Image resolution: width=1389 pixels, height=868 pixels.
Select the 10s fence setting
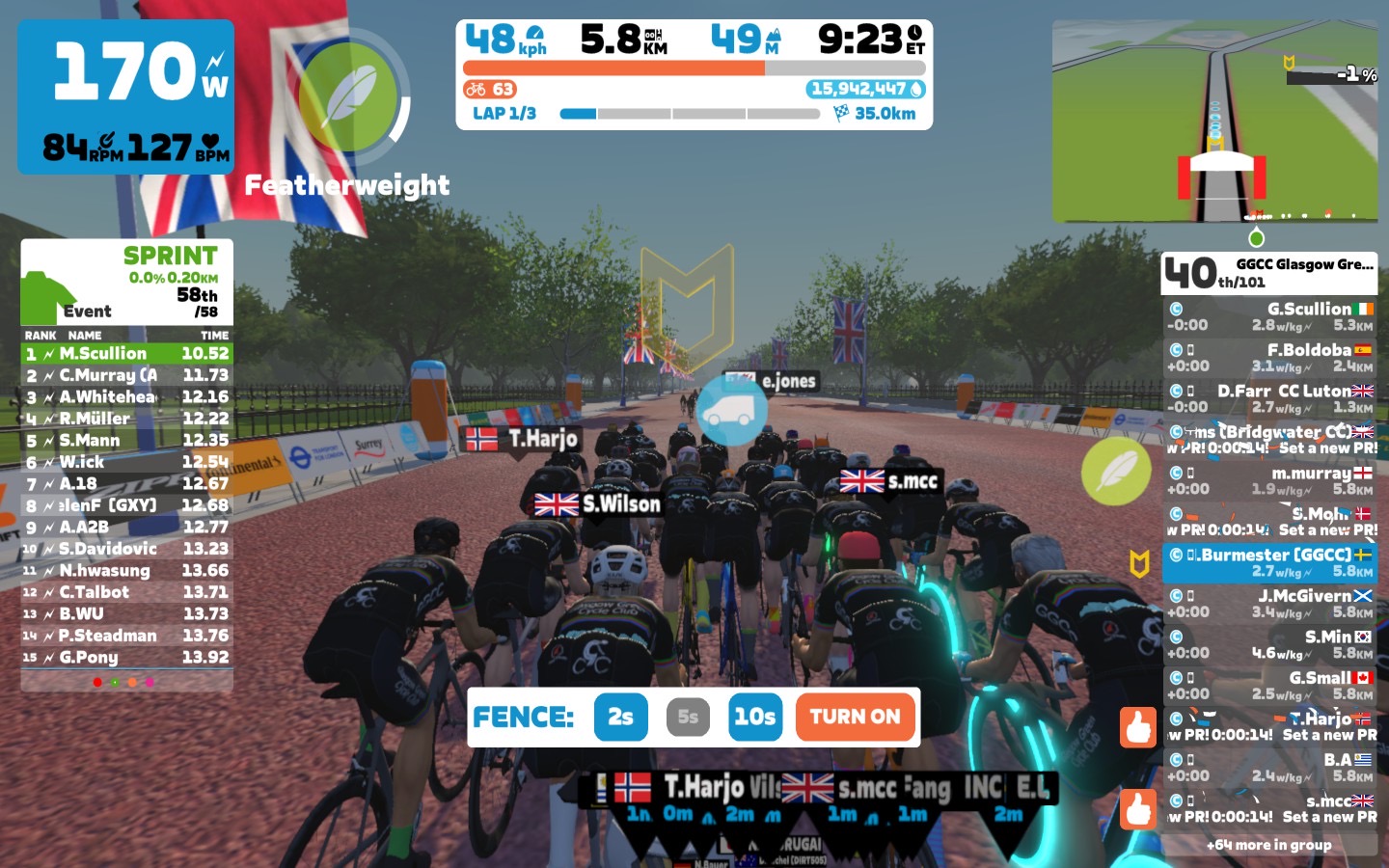point(754,717)
